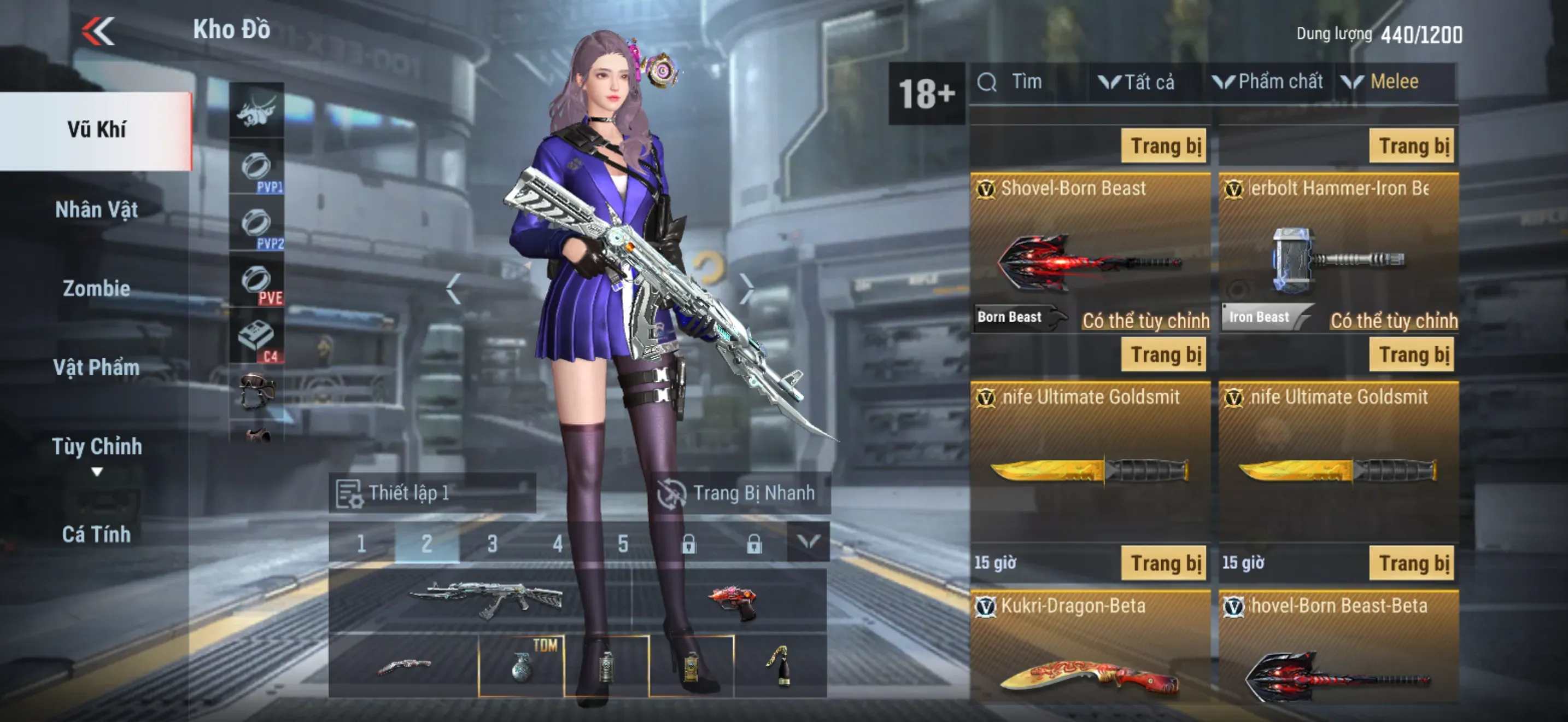Screen dimensions: 1568x722
Task: Switch to the Vũ Khí tab
Action: [96, 130]
